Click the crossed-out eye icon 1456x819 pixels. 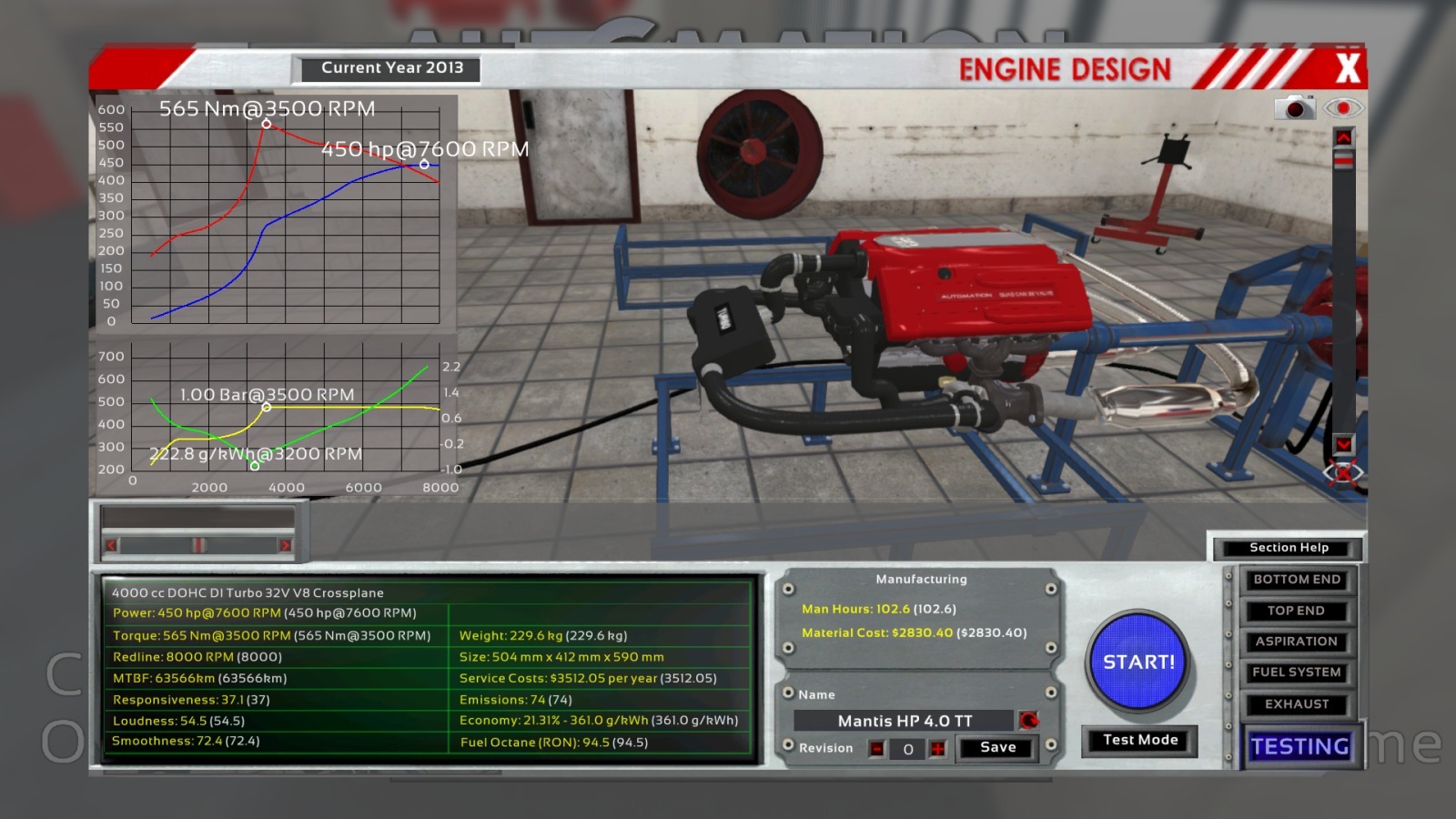(1343, 473)
